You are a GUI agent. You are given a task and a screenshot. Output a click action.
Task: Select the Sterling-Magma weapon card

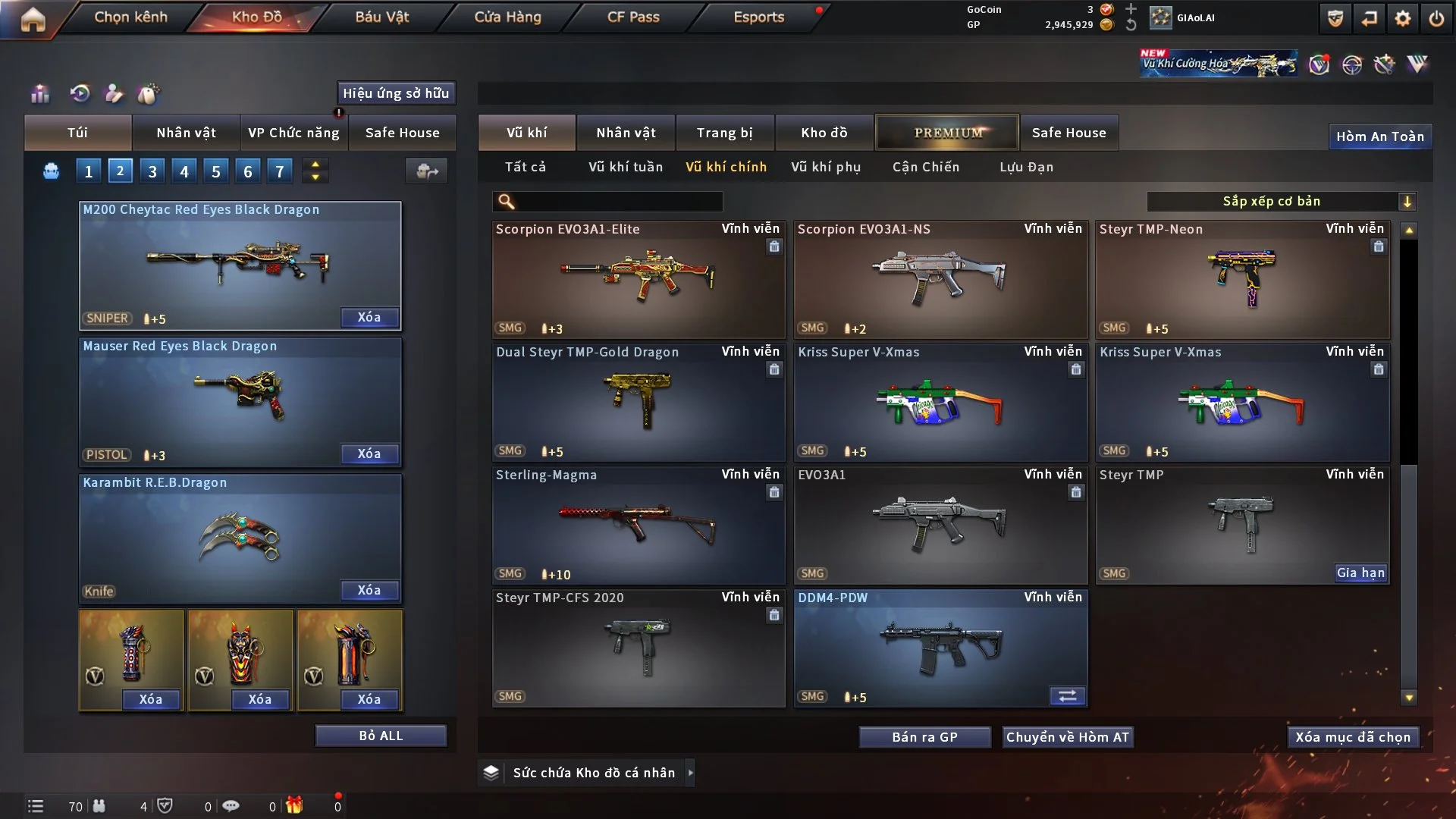tap(638, 525)
